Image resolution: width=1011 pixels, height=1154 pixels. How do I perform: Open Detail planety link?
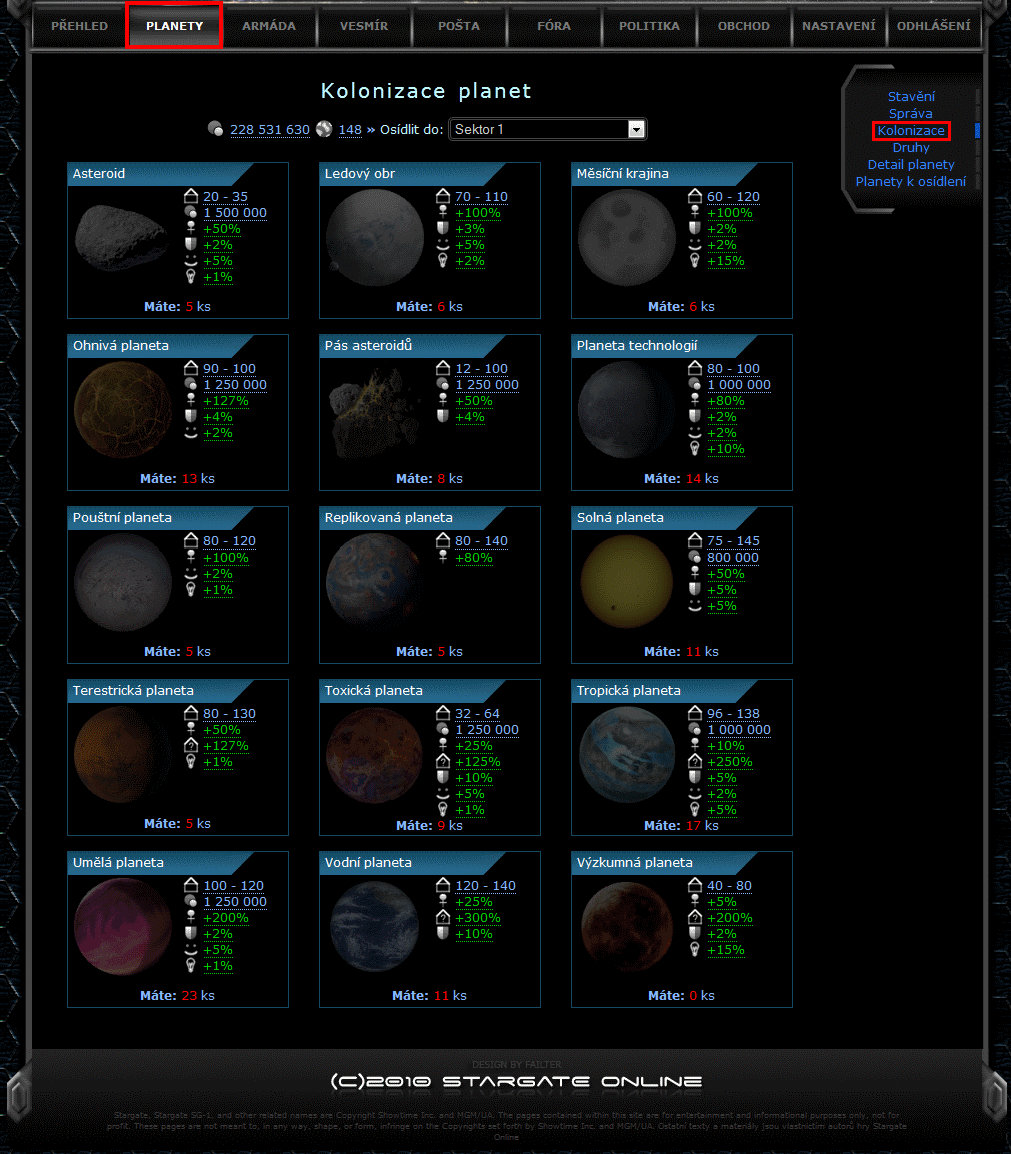(x=911, y=165)
